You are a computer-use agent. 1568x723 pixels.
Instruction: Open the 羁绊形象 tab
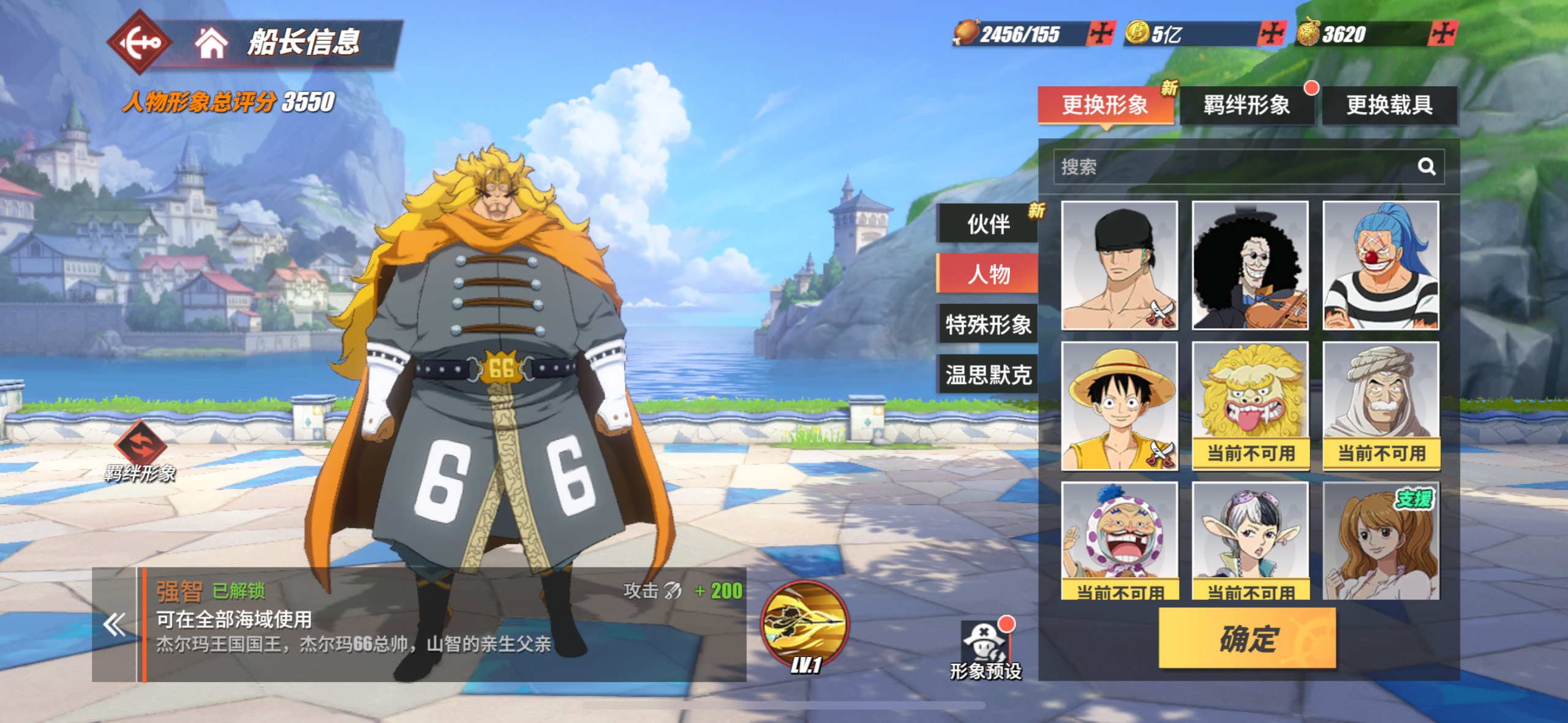tap(1246, 105)
